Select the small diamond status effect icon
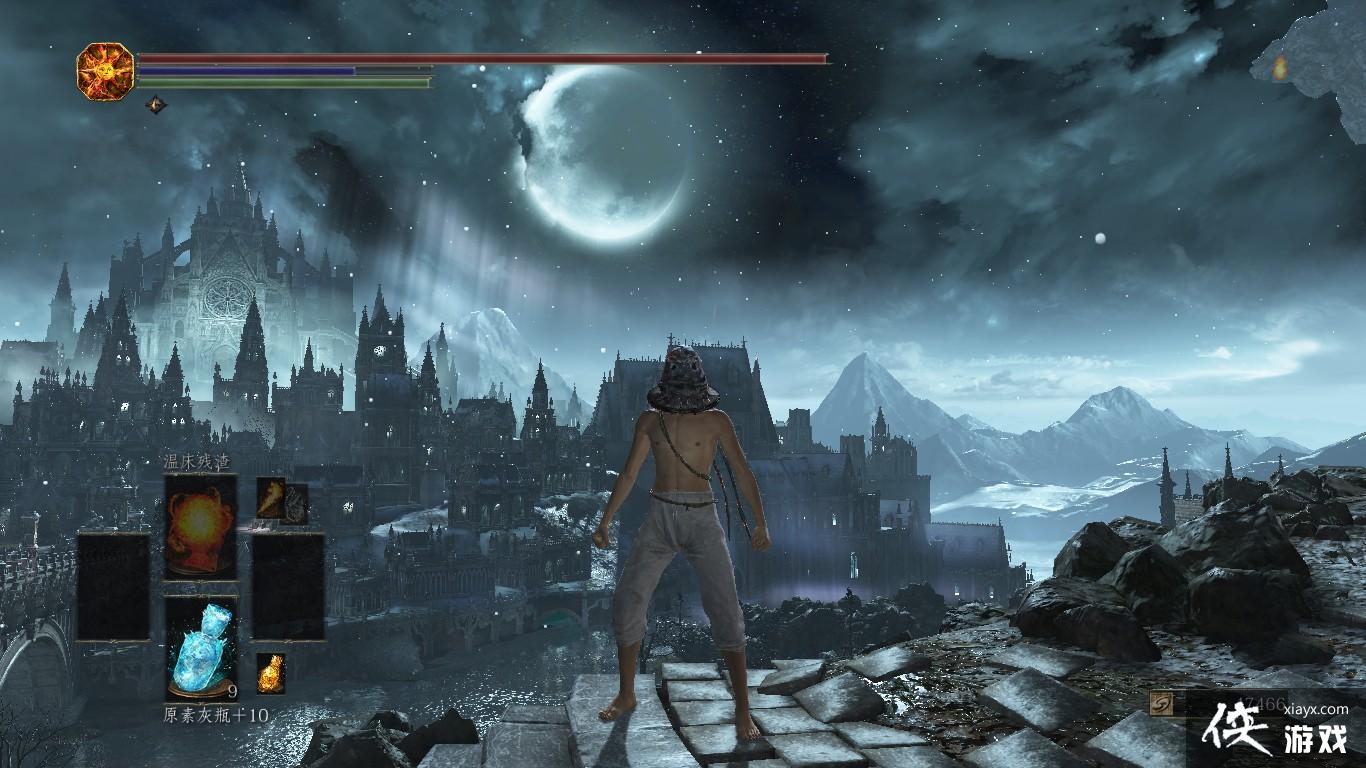The height and width of the screenshot is (768, 1366). click(156, 103)
